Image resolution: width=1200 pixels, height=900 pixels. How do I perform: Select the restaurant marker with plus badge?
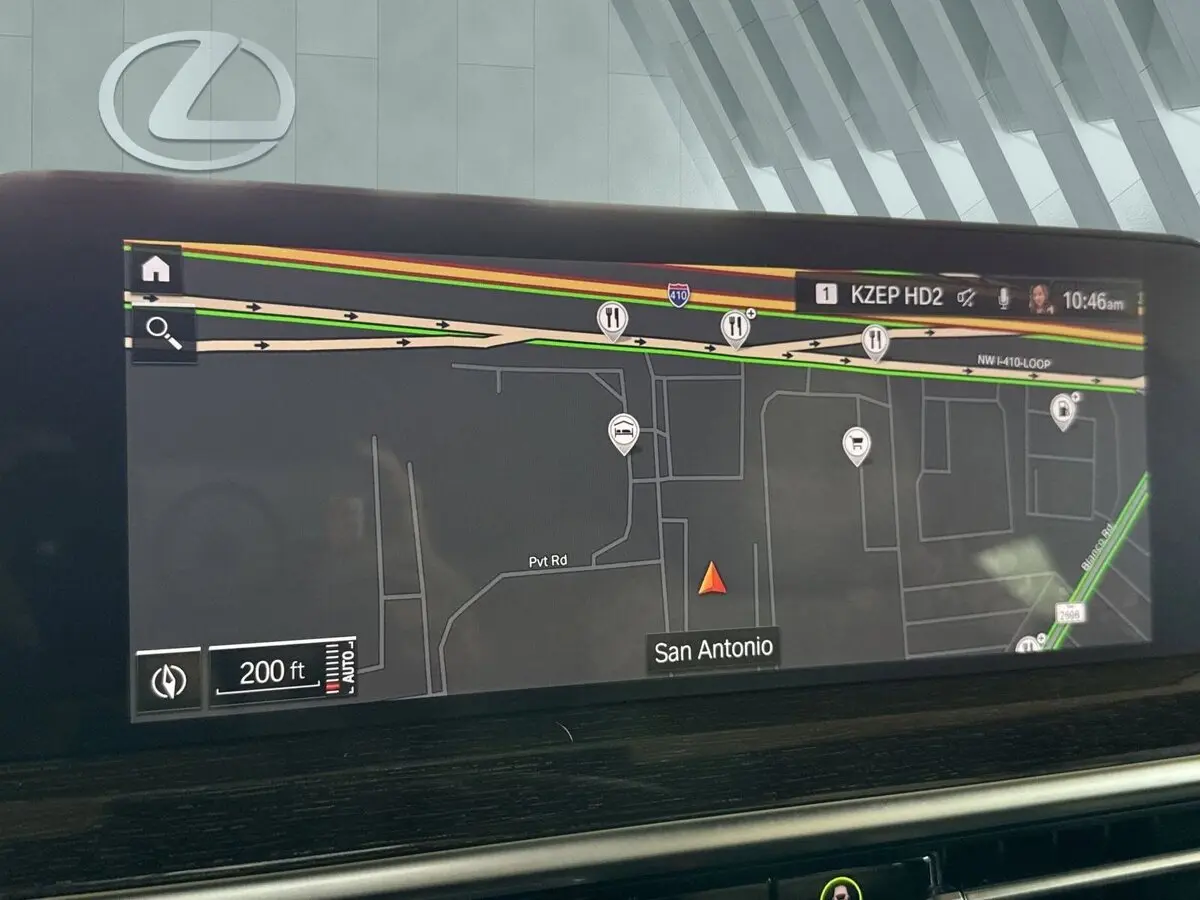(x=735, y=327)
